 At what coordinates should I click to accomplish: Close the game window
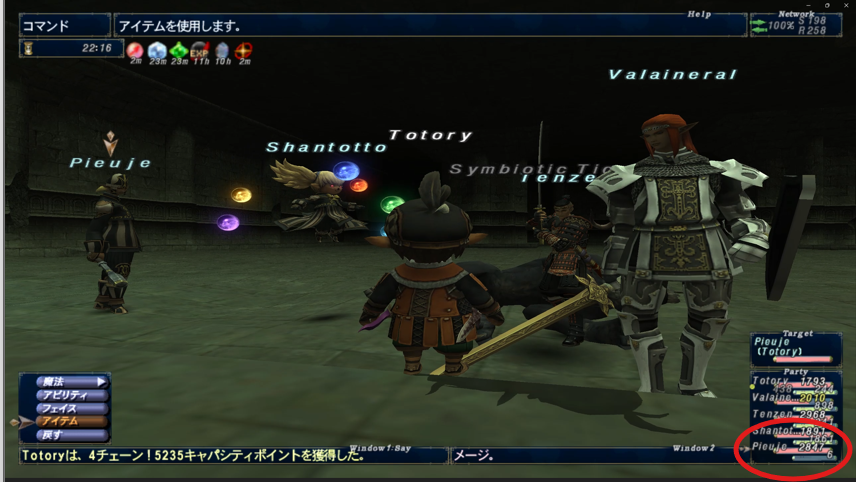845,5
